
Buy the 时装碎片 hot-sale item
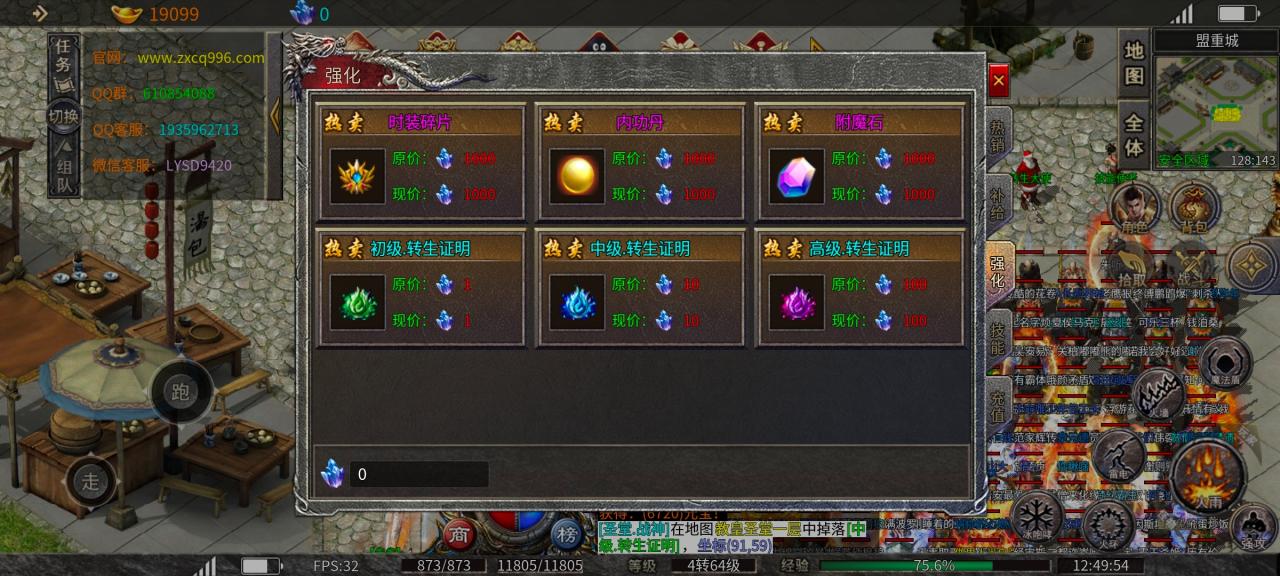[358, 177]
